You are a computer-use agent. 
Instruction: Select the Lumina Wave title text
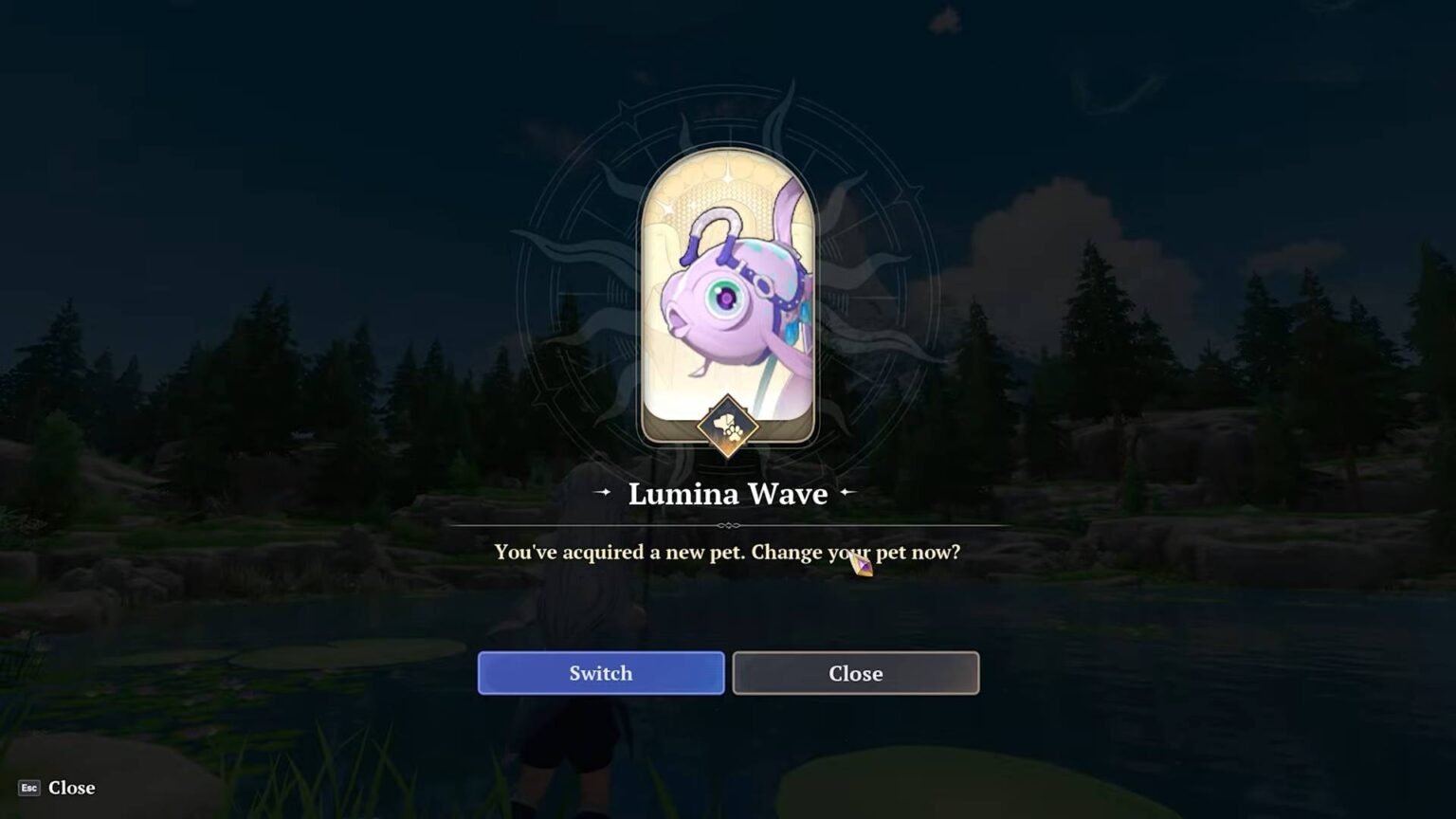(x=727, y=494)
